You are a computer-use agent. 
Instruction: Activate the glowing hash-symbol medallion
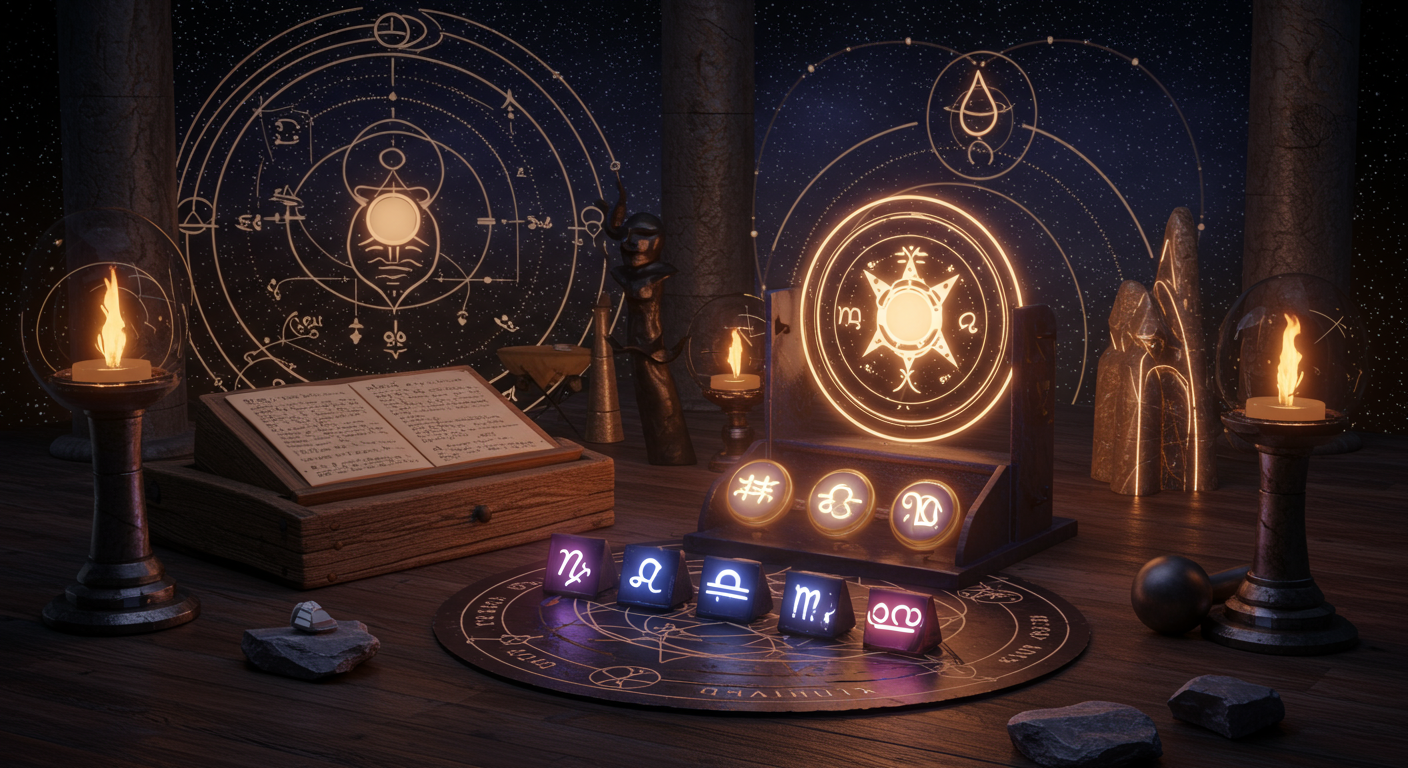759,491
